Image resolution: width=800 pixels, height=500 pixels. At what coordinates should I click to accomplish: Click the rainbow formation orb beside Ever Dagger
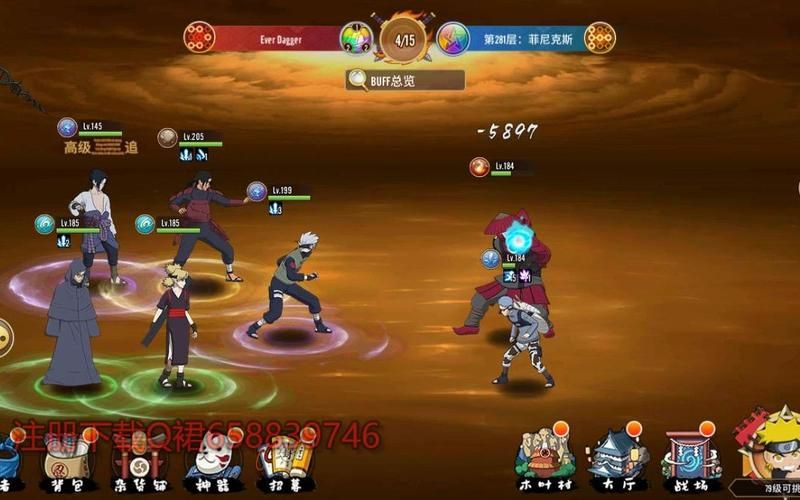pyautogui.click(x=355, y=38)
